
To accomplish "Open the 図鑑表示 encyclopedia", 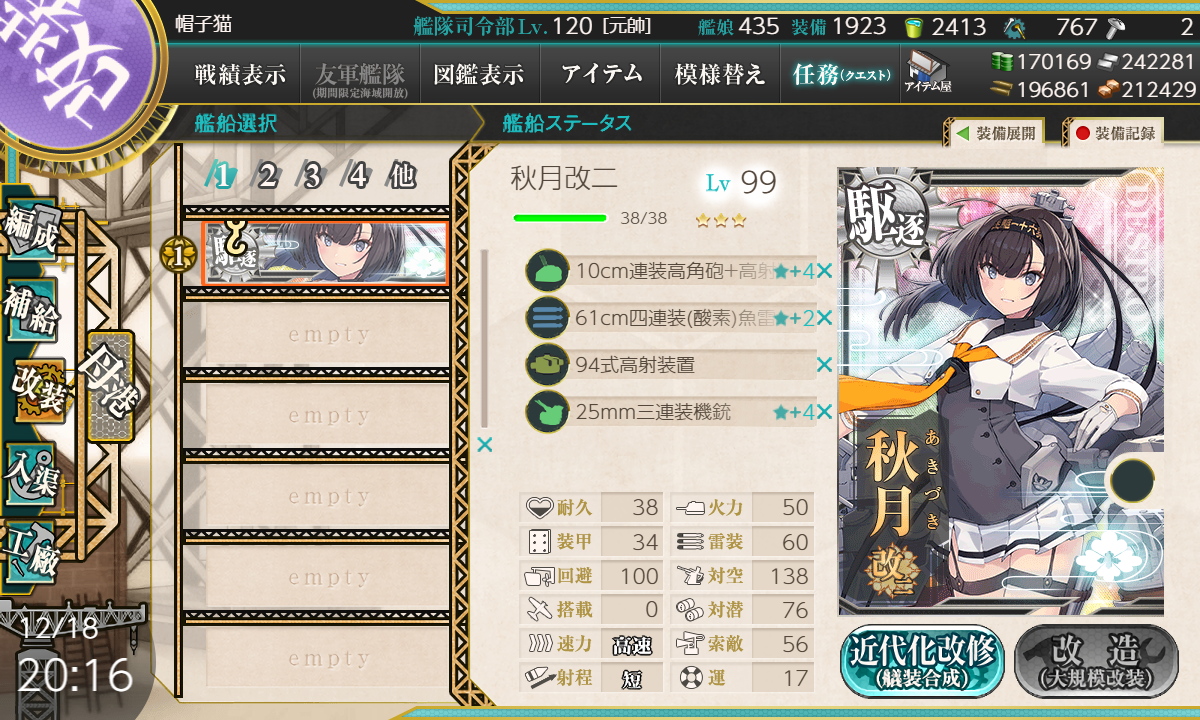I will coord(479,74).
